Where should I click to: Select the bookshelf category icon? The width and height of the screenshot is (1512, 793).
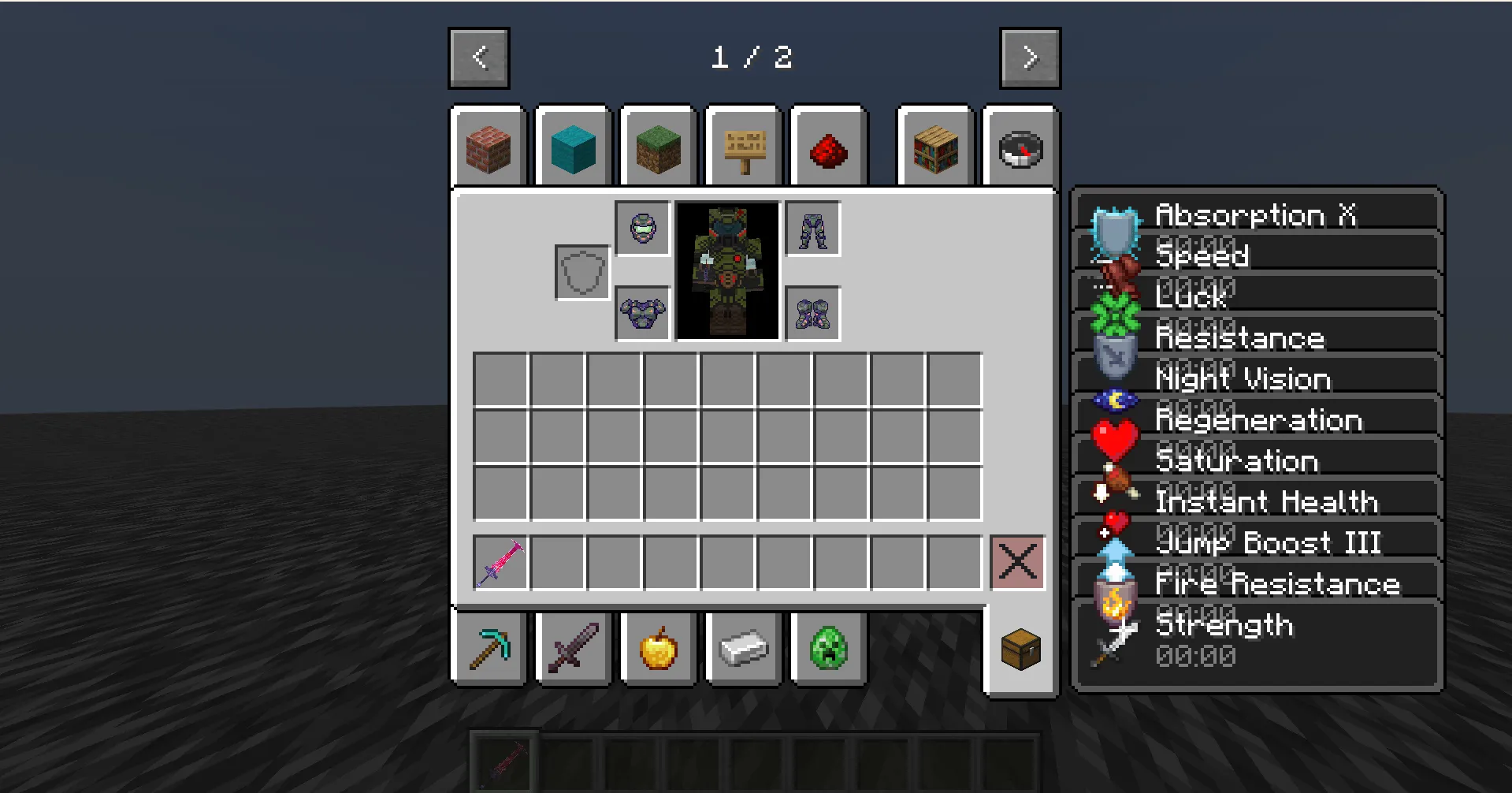(x=935, y=147)
